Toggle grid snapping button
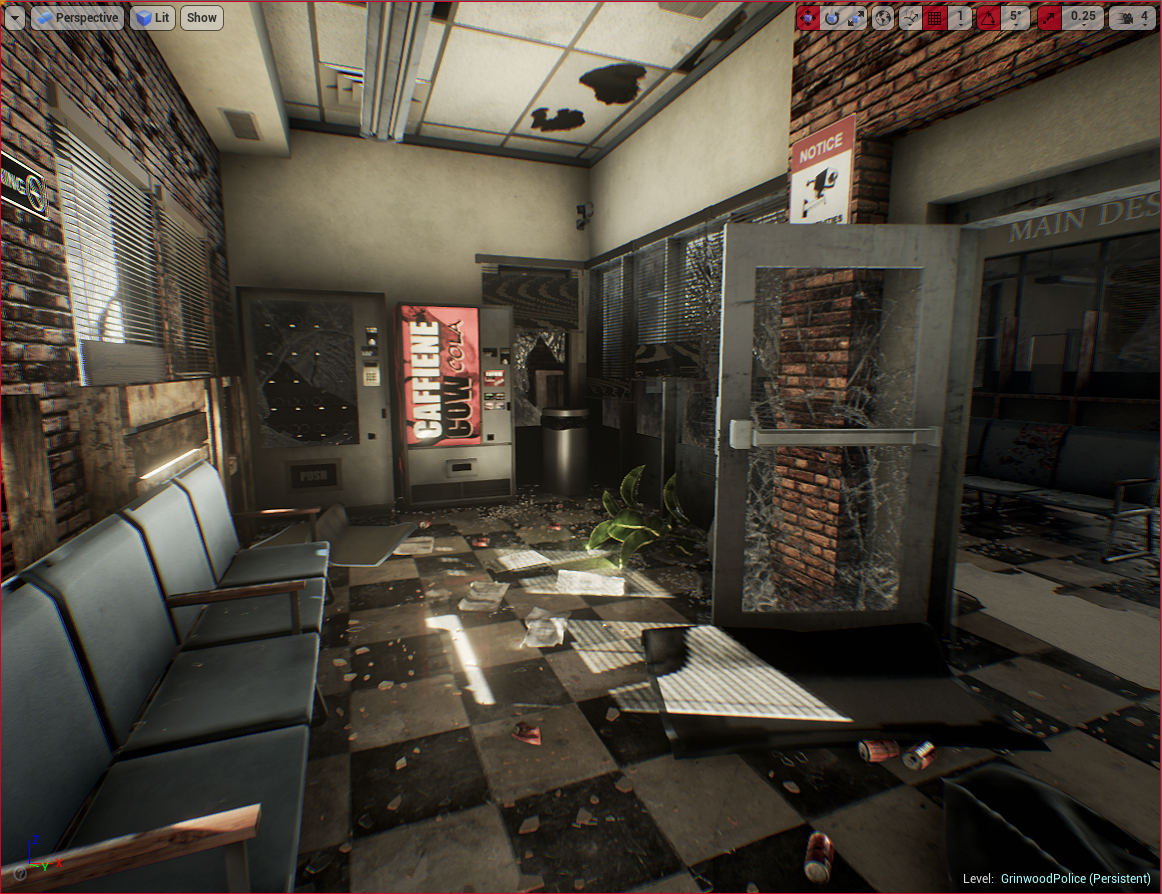Screen dimensions: 1162x894 click(x=935, y=17)
